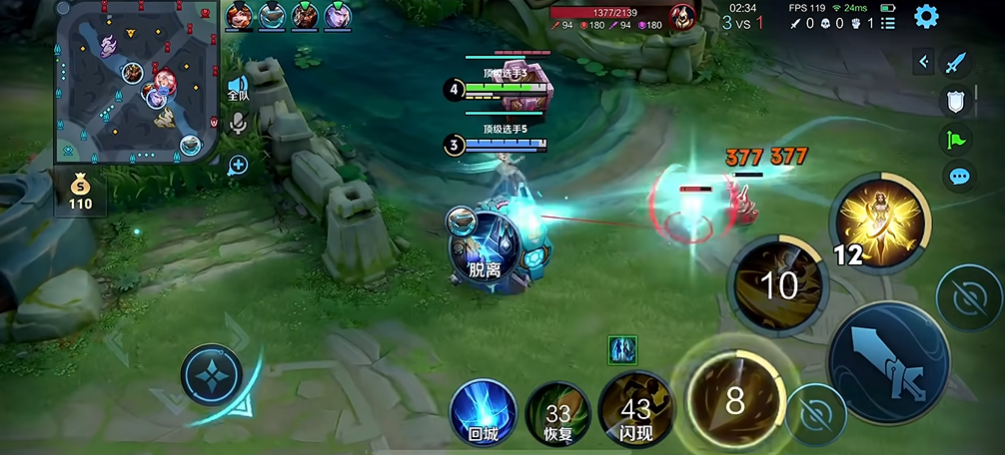Open the chat bubble quick messages
Viewport: 1005px width, 455px height.
pyautogui.click(x=959, y=177)
